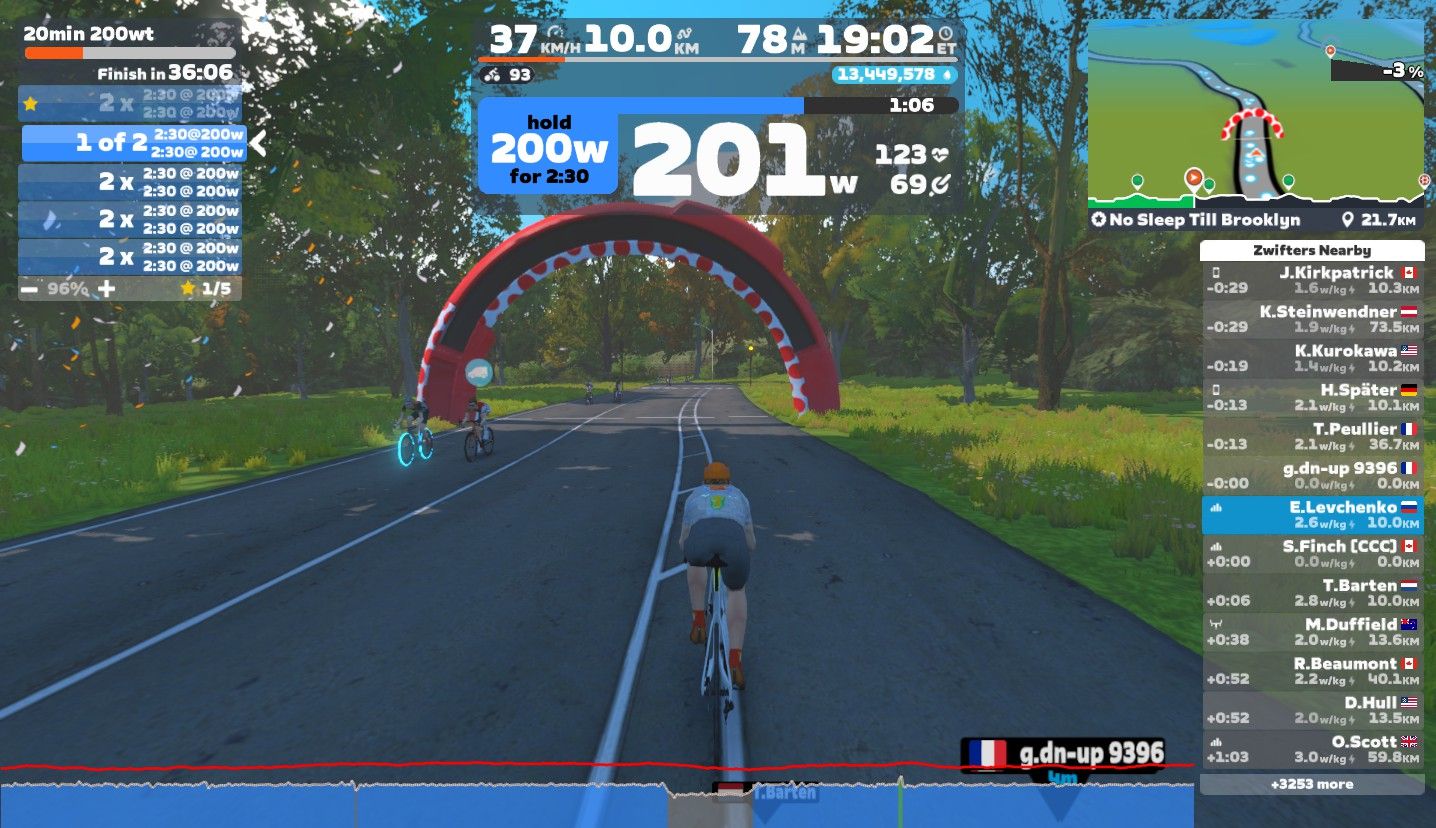Show the '+3253 more' riders
Viewport: 1436px width, 828px height.
(1311, 784)
